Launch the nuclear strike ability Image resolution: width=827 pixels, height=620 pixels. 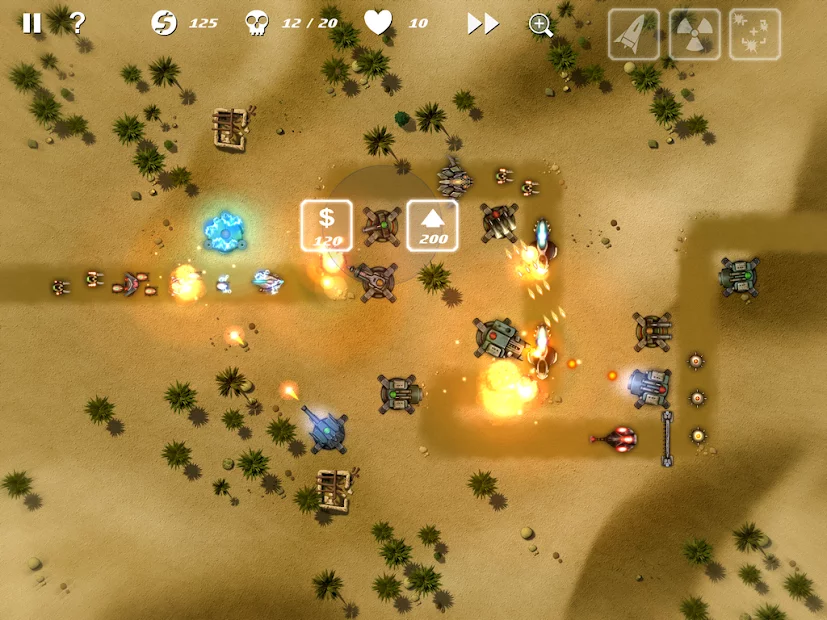point(694,34)
